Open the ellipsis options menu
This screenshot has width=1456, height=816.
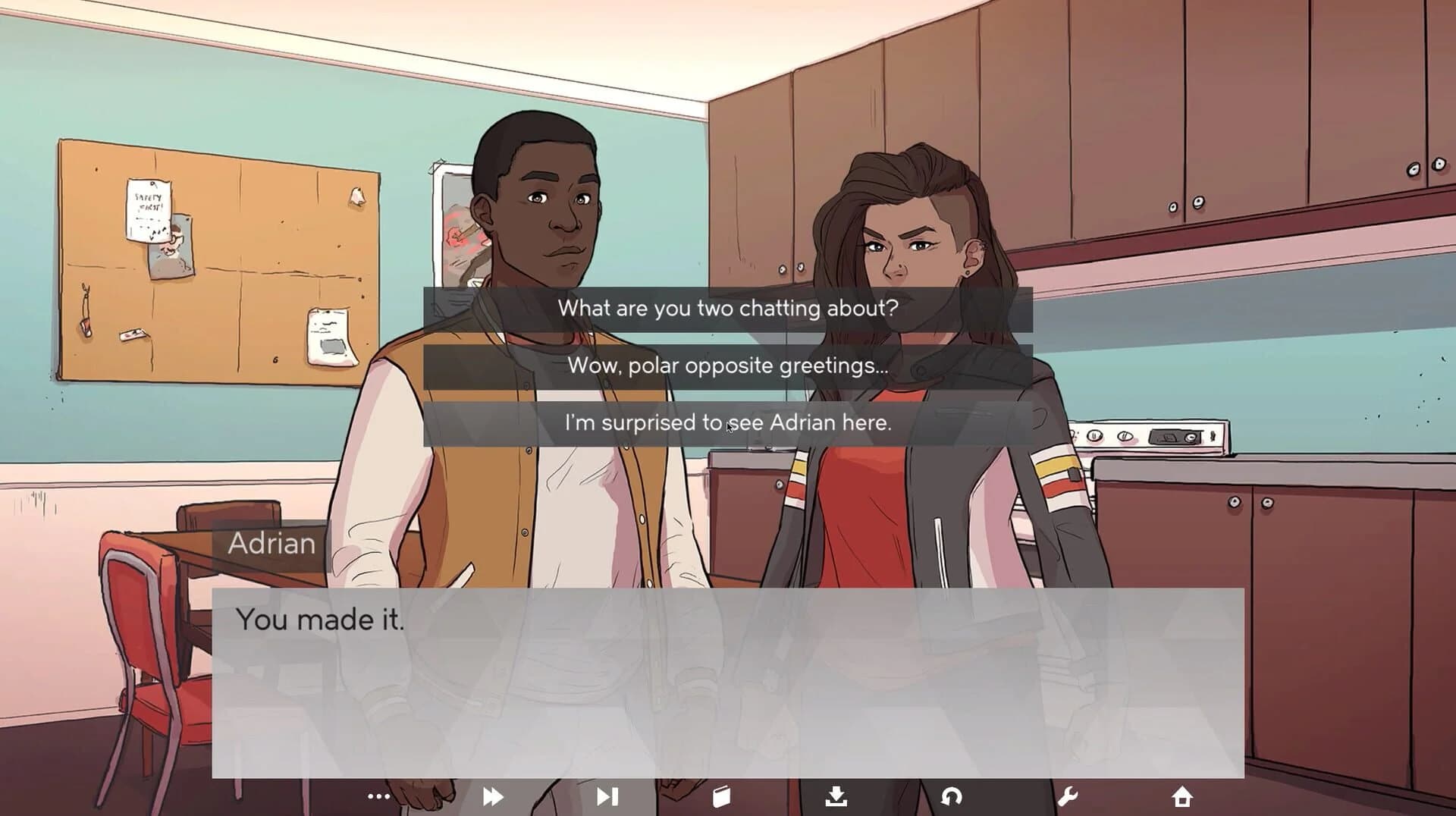pyautogui.click(x=378, y=796)
